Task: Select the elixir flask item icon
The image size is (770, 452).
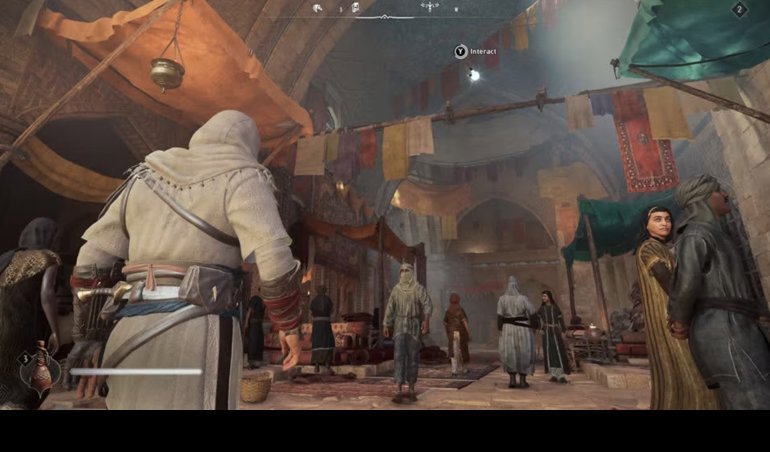Action: pyautogui.click(x=39, y=378)
